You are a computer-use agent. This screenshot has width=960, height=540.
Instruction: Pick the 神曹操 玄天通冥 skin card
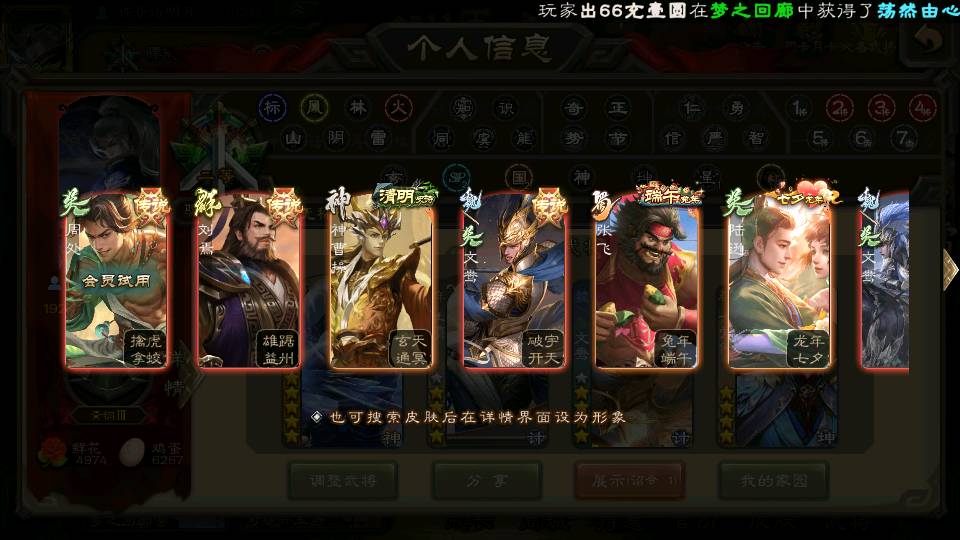click(x=381, y=280)
